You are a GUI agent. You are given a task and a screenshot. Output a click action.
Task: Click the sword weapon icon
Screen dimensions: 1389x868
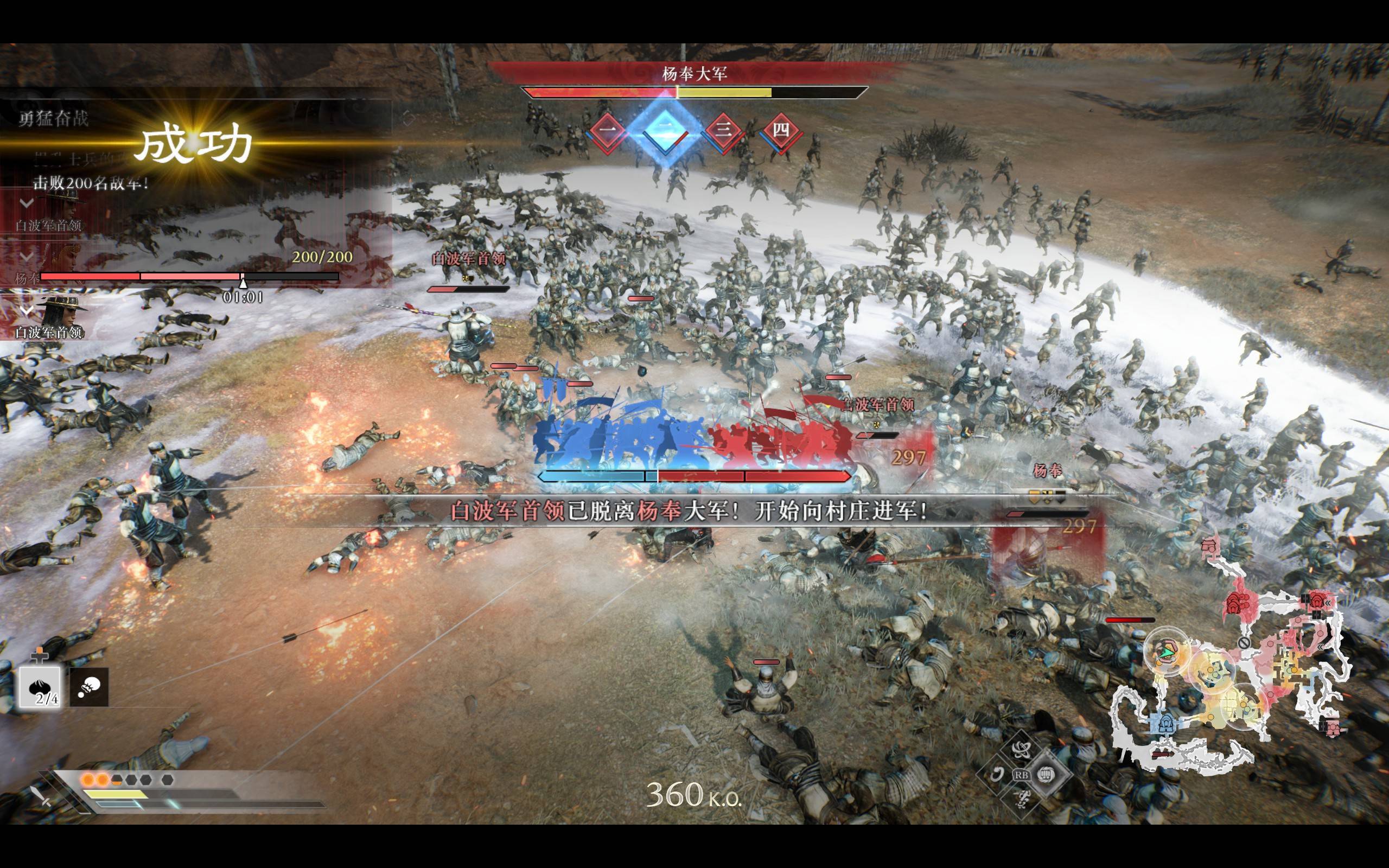tap(41, 796)
